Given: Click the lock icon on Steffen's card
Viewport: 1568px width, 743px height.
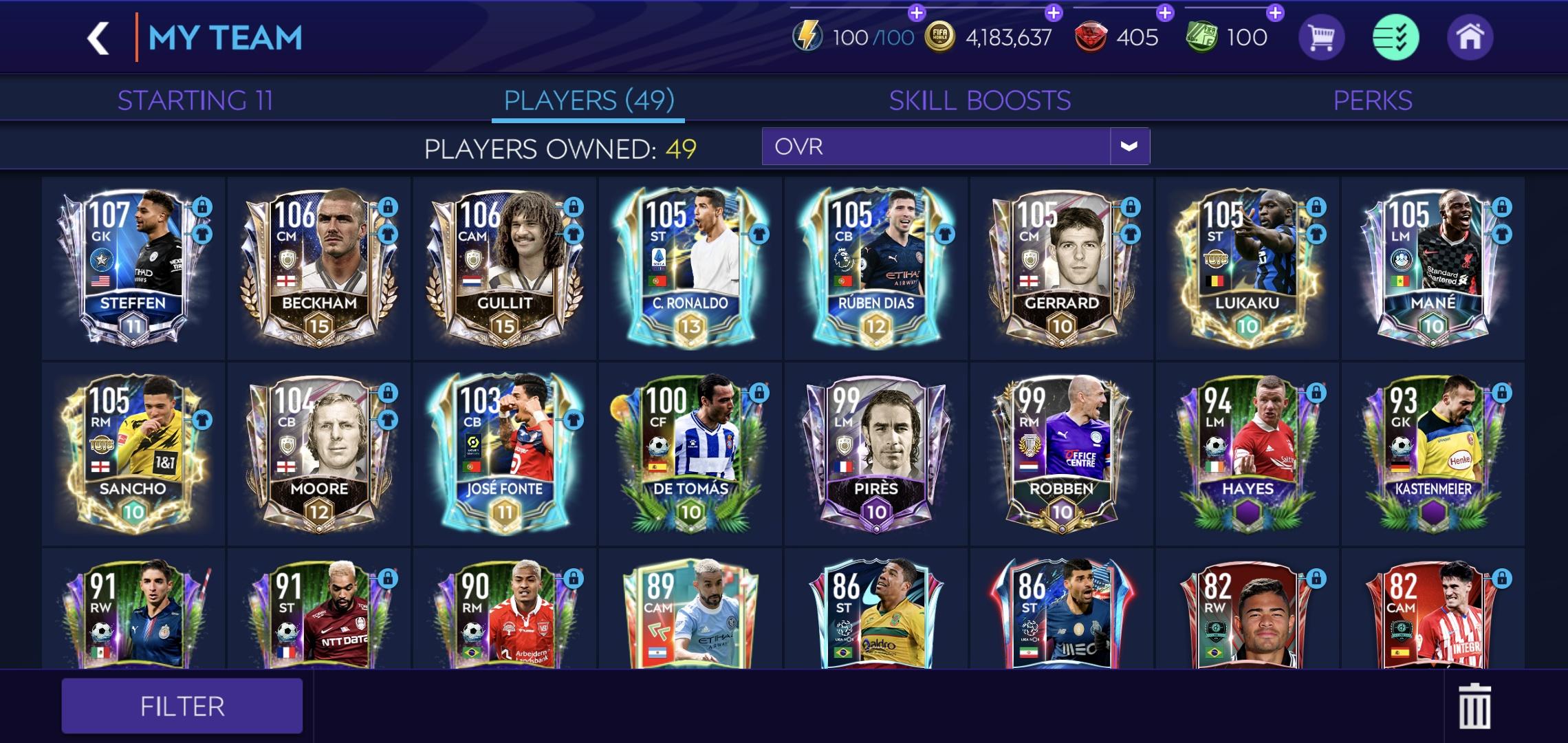Looking at the screenshot, I should click(202, 207).
